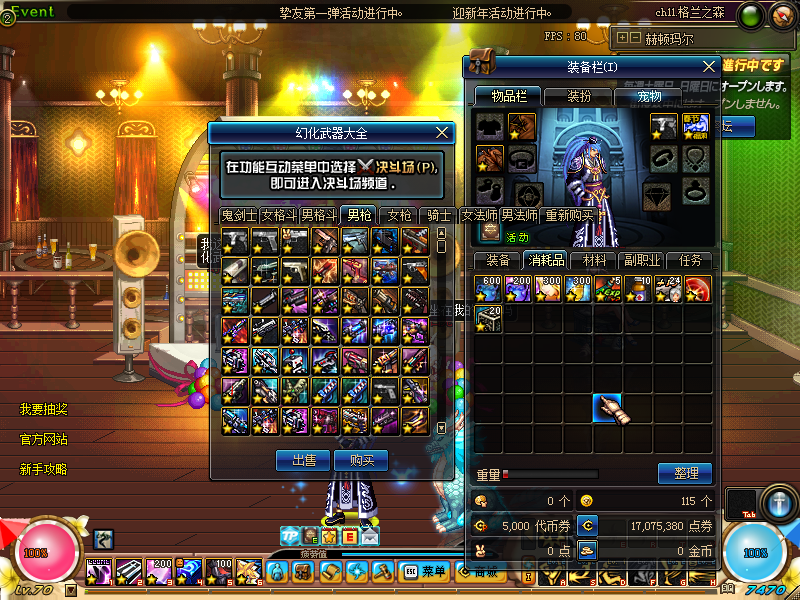Click the 我要抽奖 lottery link
Image resolution: width=800 pixels, height=600 pixels.
[44, 409]
